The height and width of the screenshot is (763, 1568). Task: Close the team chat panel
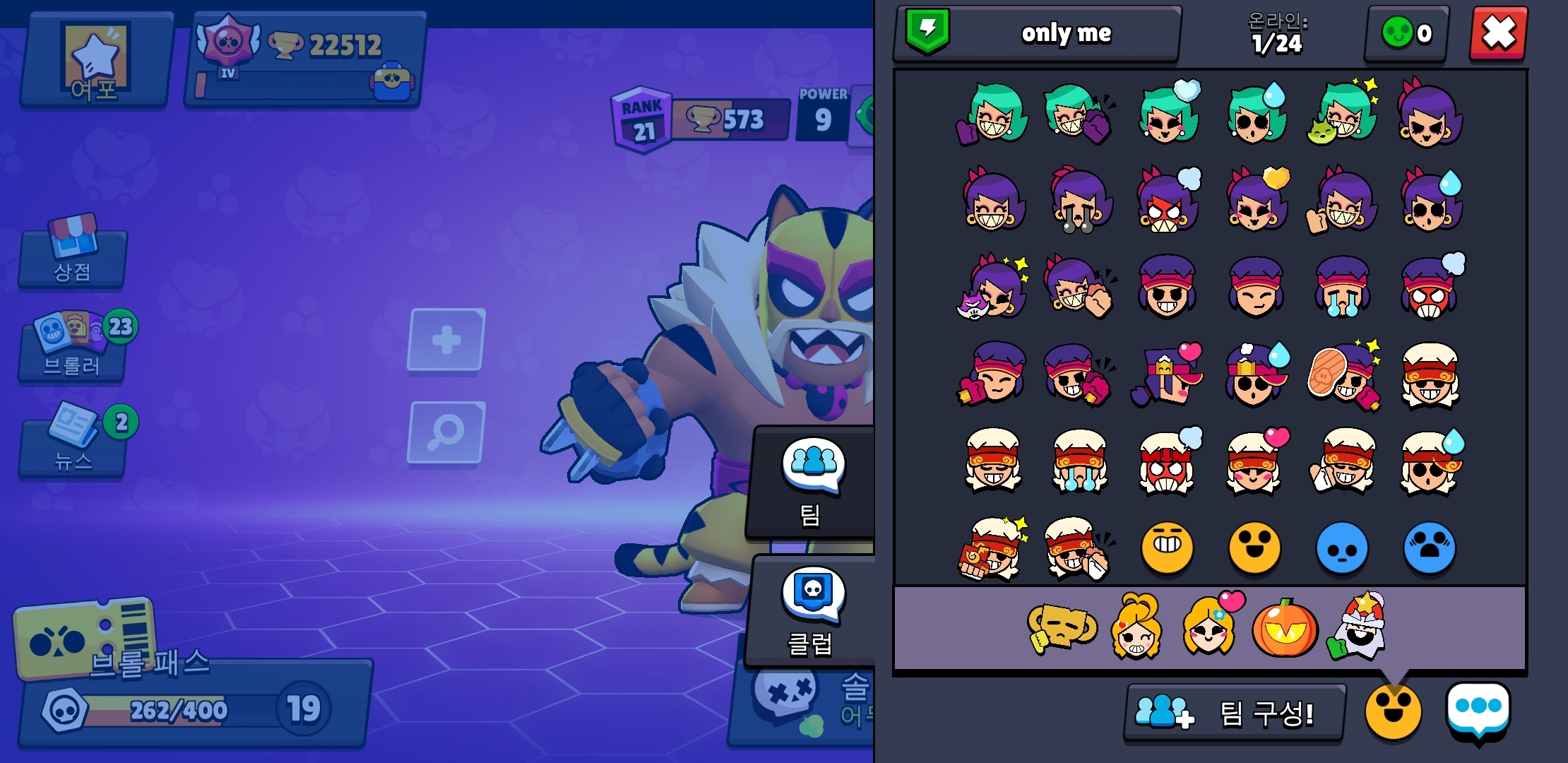coord(1498,33)
